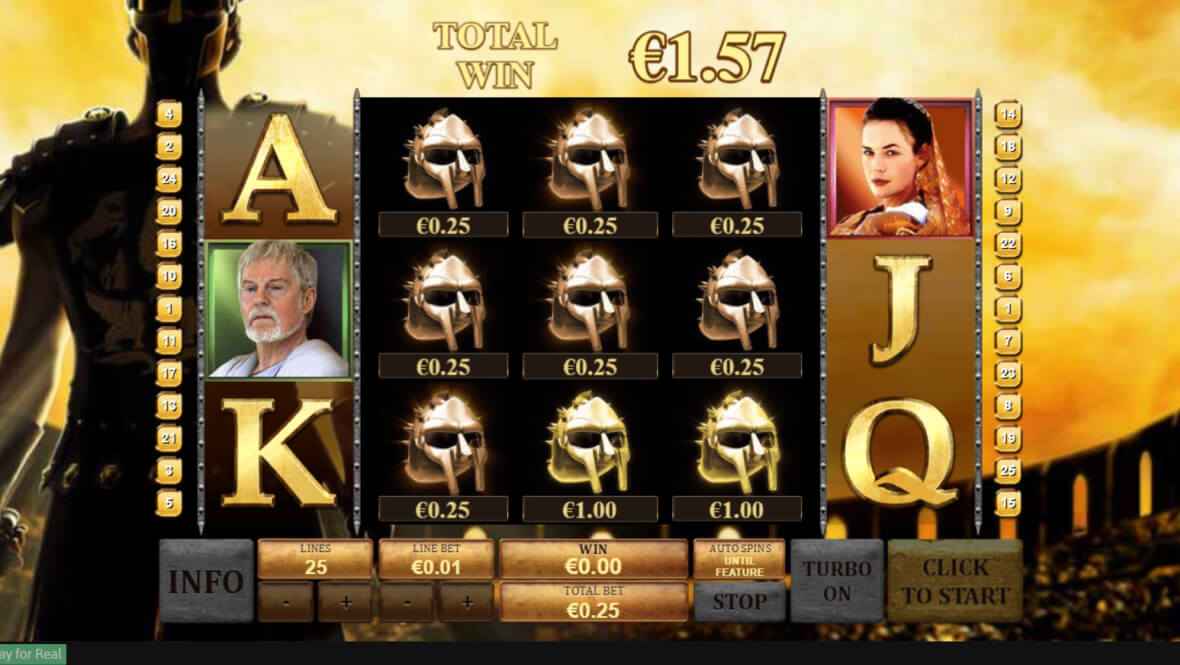The image size is (1180, 665).
Task: Switch to Play for Real mode
Action: click(x=32, y=655)
